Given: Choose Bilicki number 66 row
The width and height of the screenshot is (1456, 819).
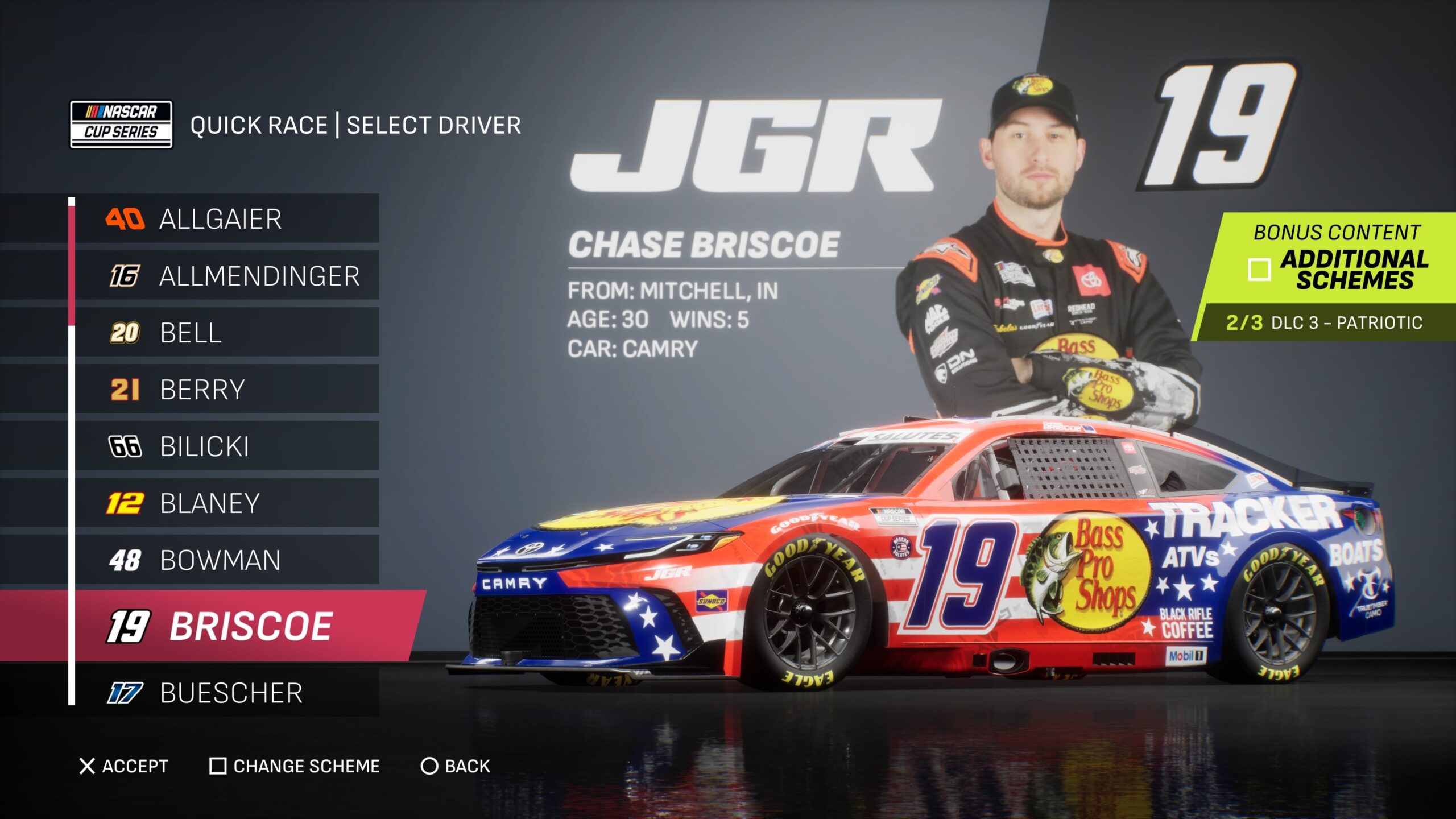Looking at the screenshot, I should pos(226,446).
